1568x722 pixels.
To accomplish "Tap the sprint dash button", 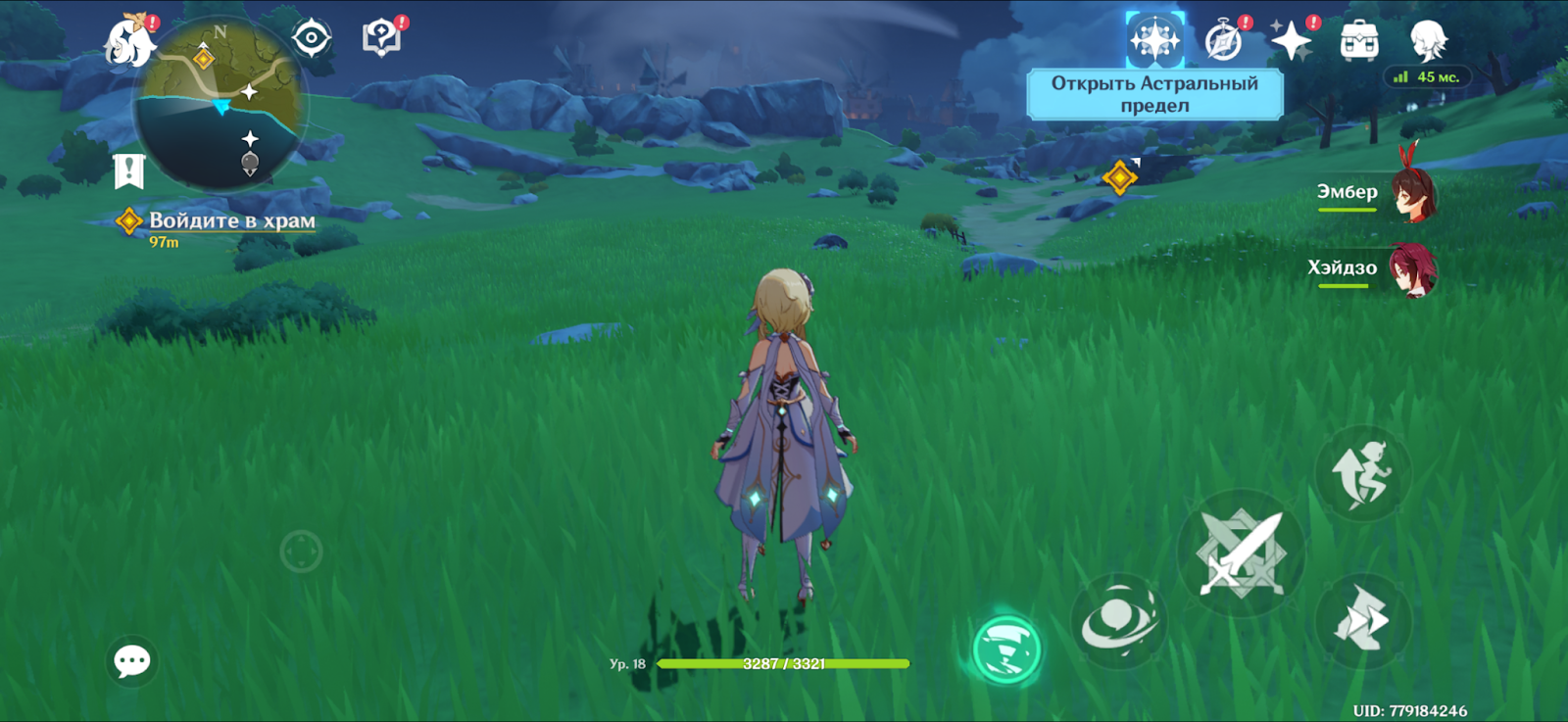I will pyautogui.click(x=1361, y=620).
